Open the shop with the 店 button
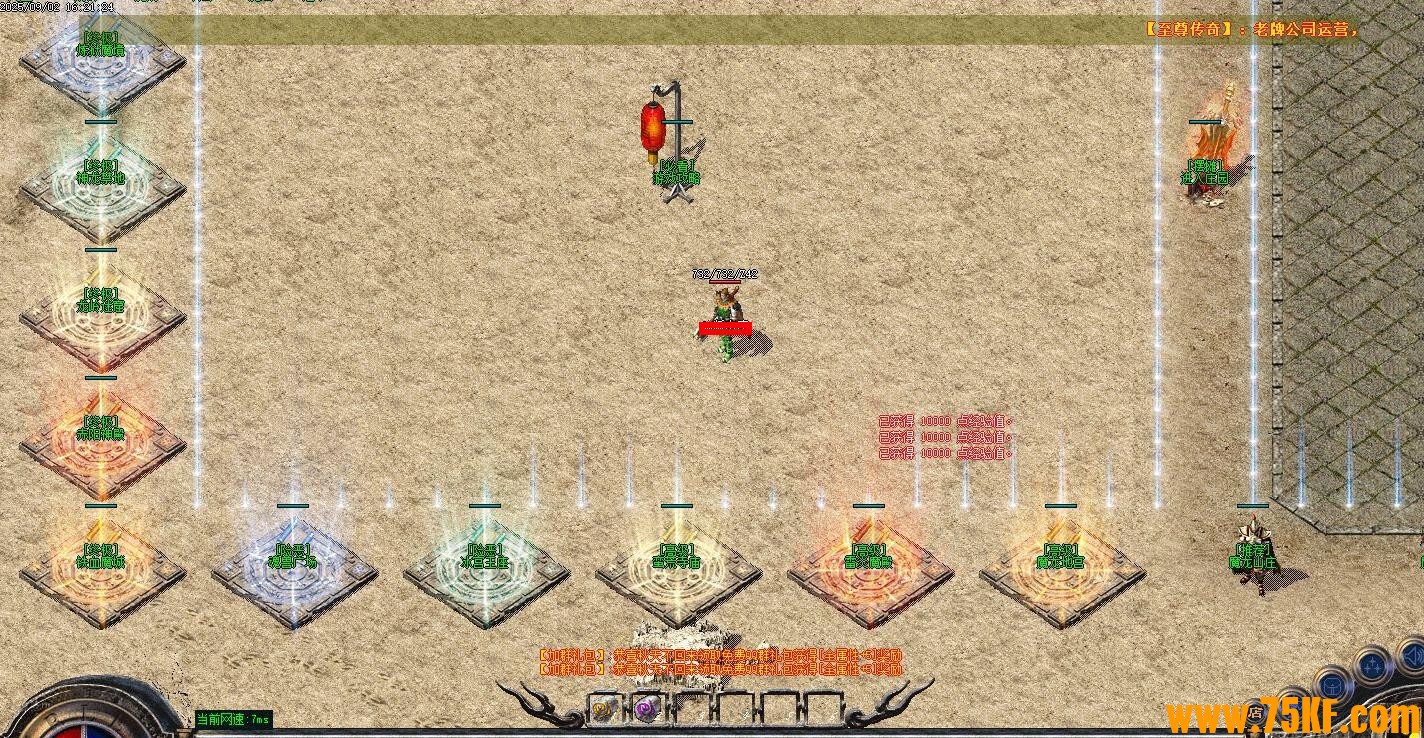1424x738 pixels. [x=1256, y=714]
